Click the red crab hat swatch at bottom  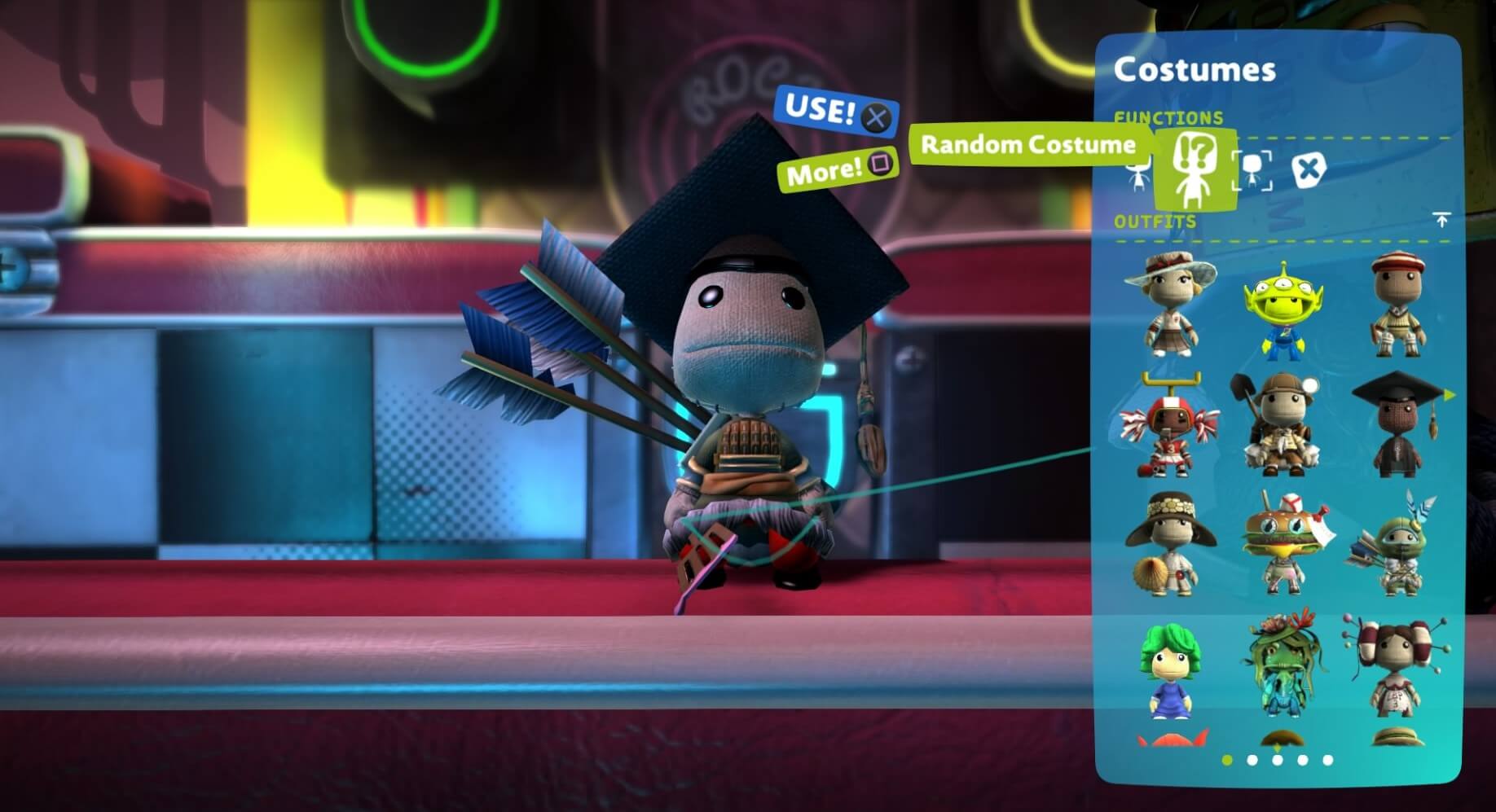point(1172,740)
